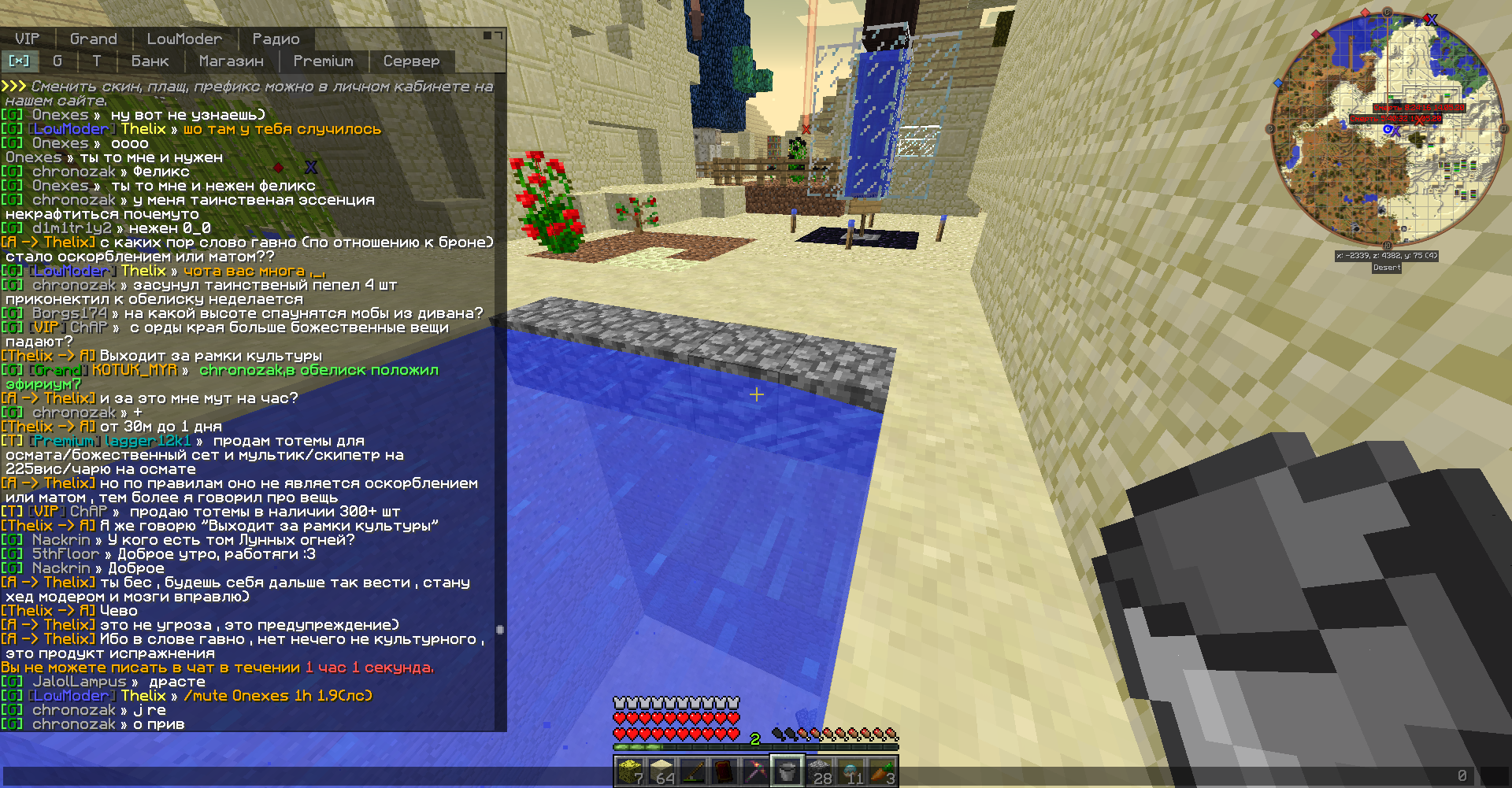
Task: Expand the chat with the corner arrow icon
Action: click(x=497, y=34)
